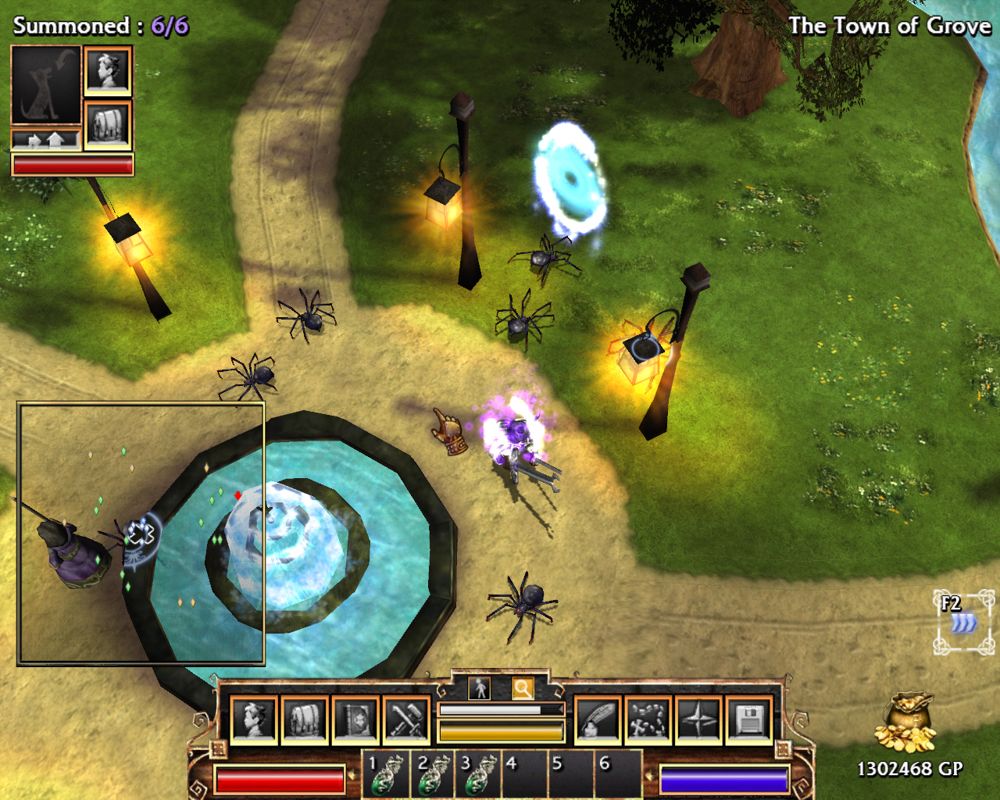Screen dimensions: 1000x800
Task: Open the pet panel's character portrait icon
Action: click(107, 71)
